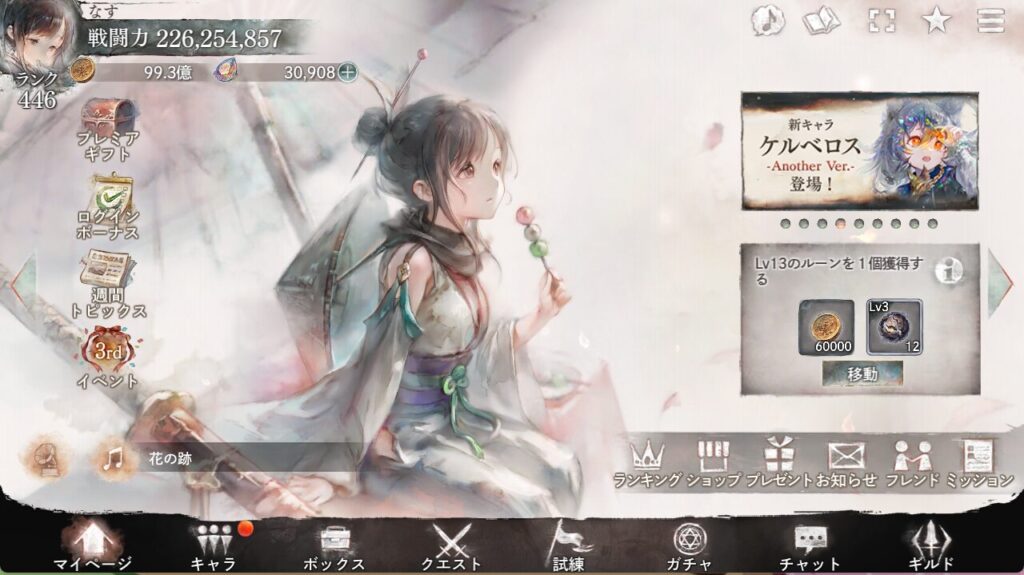Open the ガチャ gacha tab
Screen dimensions: 1024x575
pos(689,545)
